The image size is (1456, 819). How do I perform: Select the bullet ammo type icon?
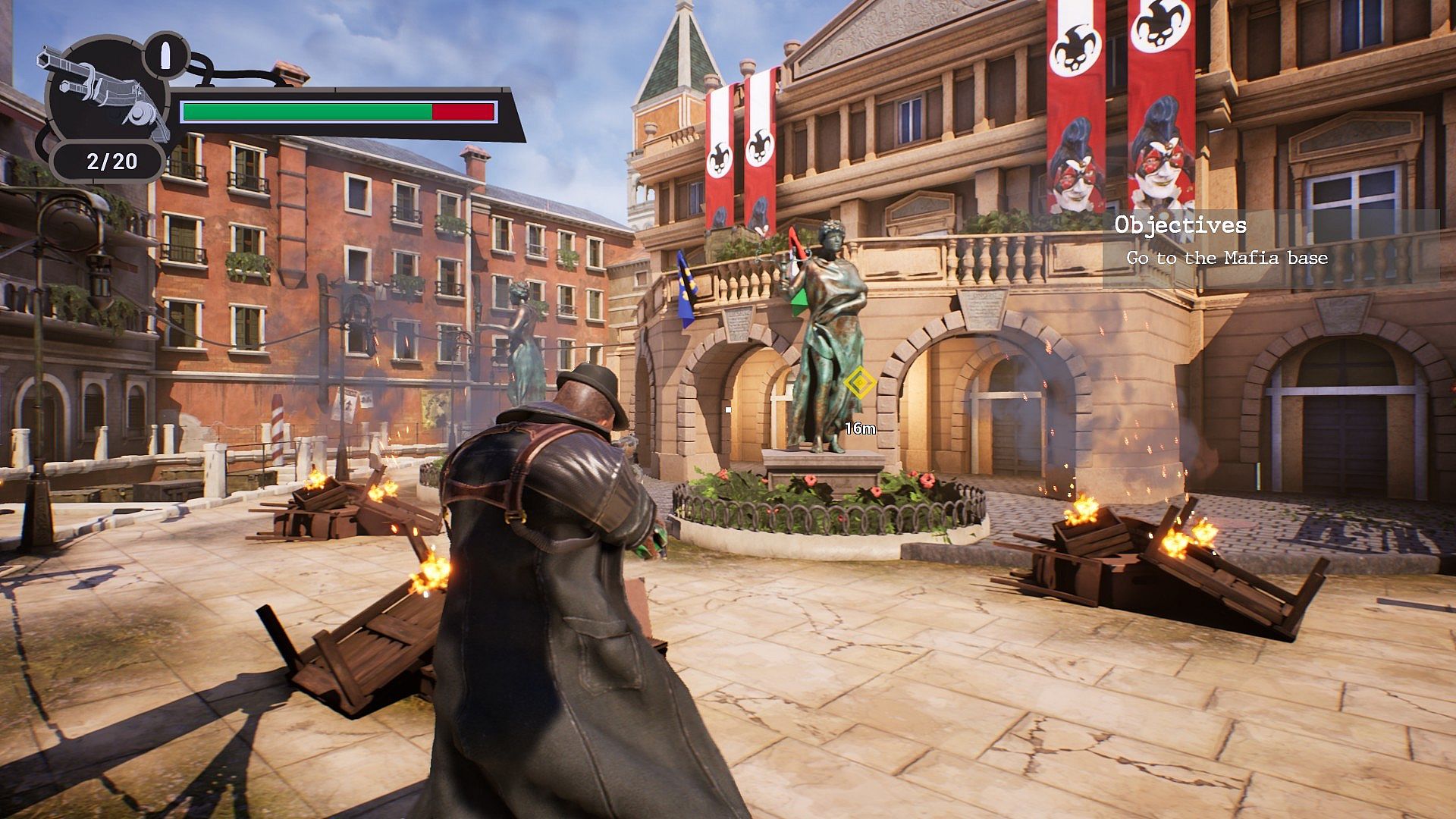click(x=166, y=55)
